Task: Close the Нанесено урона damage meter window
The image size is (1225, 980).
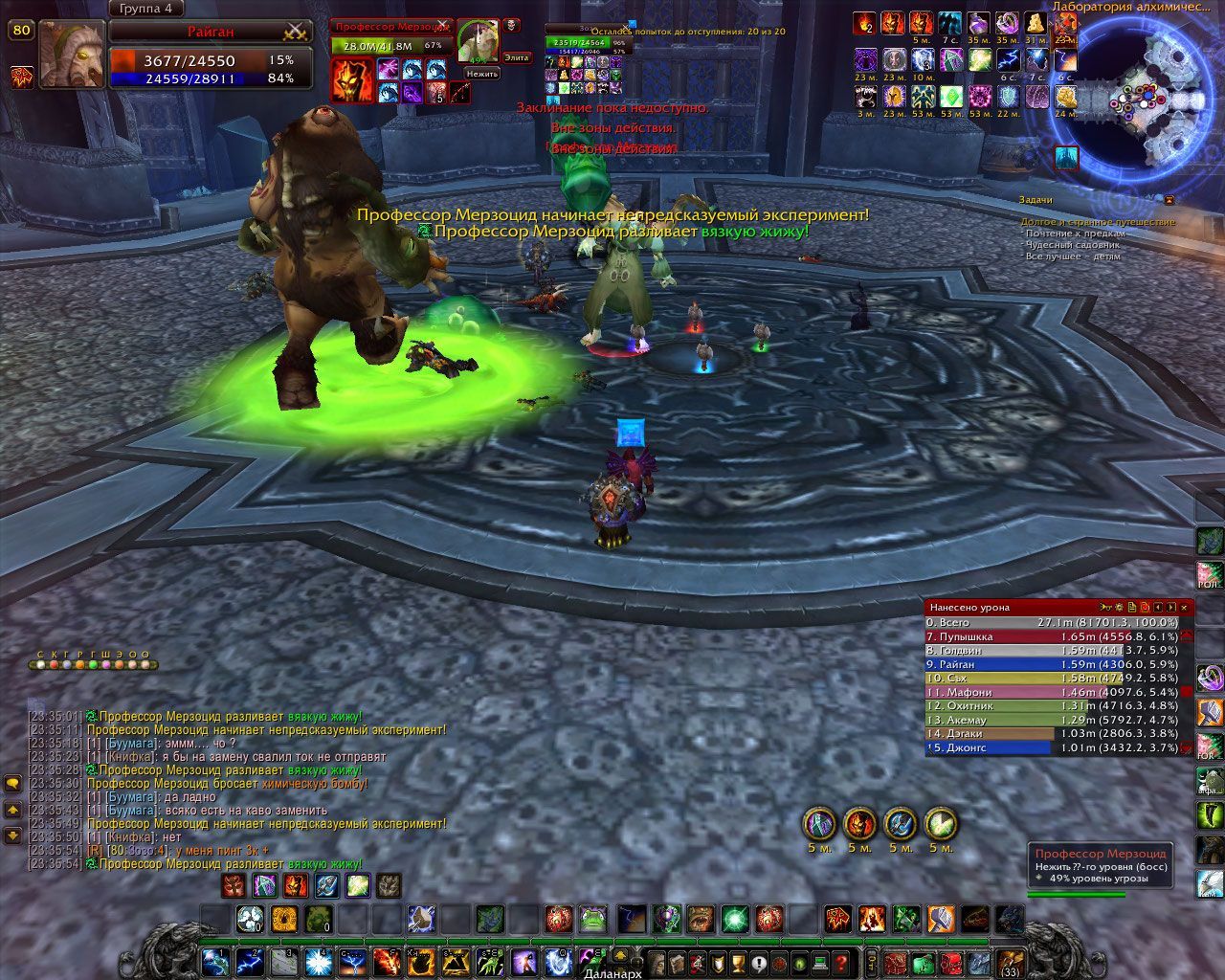Action: coord(1185,607)
